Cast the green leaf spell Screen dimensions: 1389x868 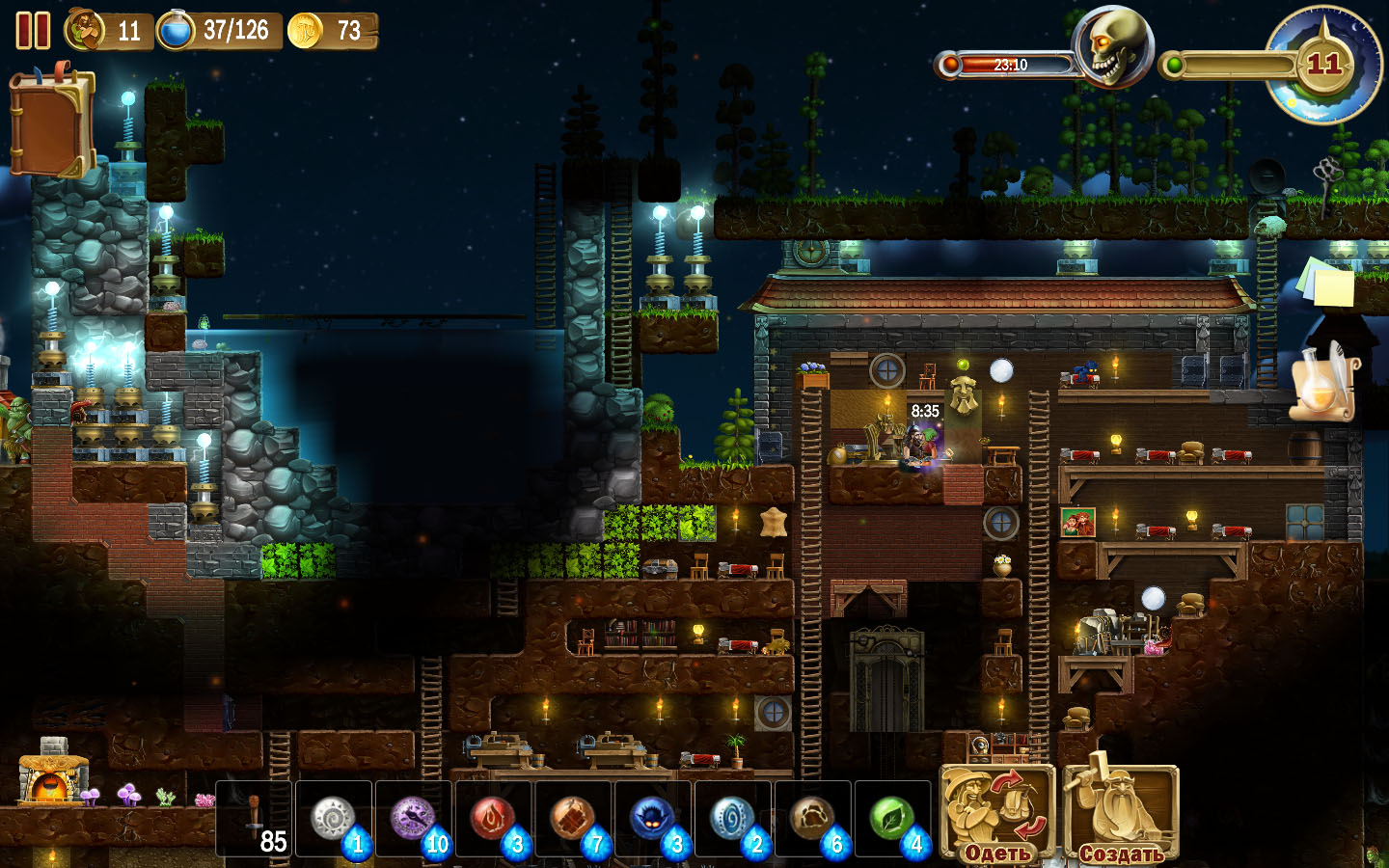893,820
